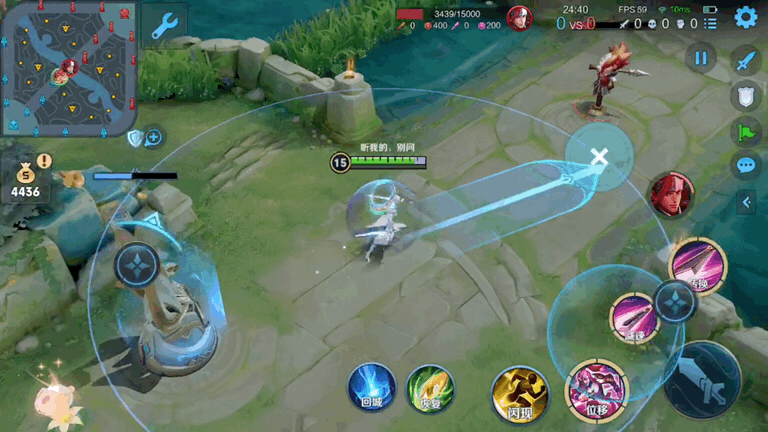768x432 pixels.
Task: Target the red-haired enemy hero portrait
Action: click(671, 194)
